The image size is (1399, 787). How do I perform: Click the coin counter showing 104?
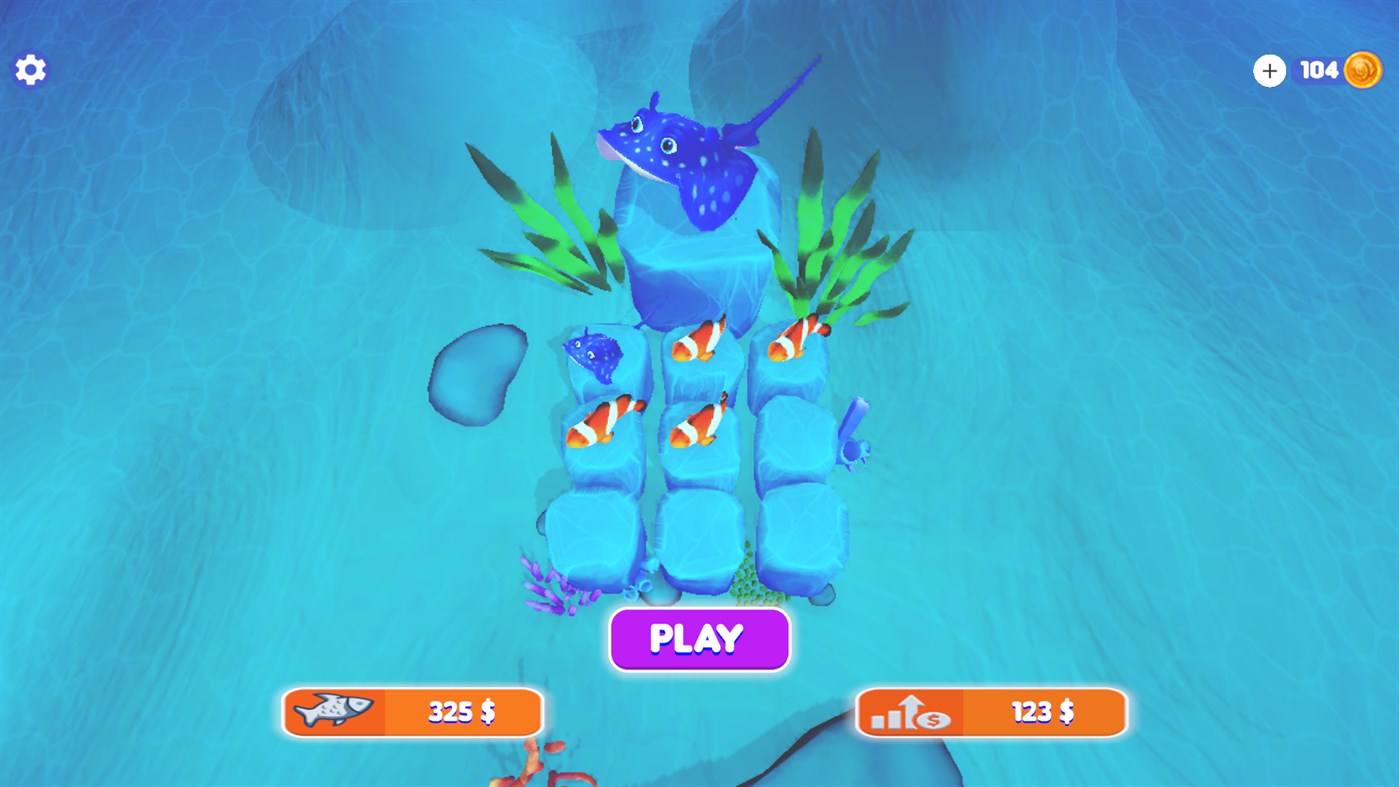pos(1318,69)
